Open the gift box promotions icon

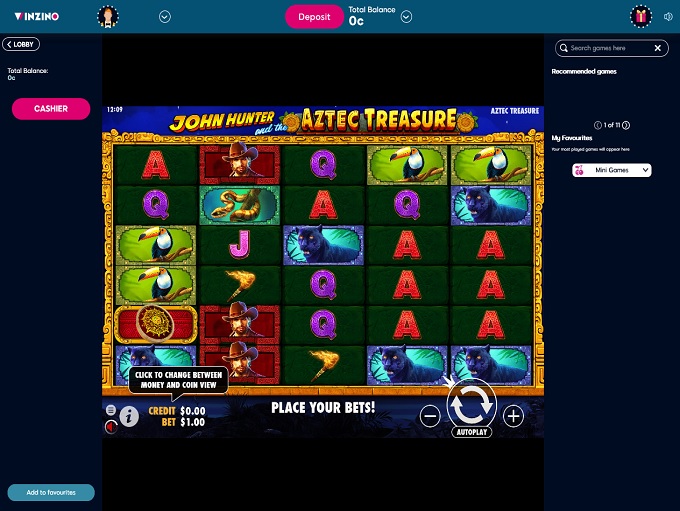(641, 17)
